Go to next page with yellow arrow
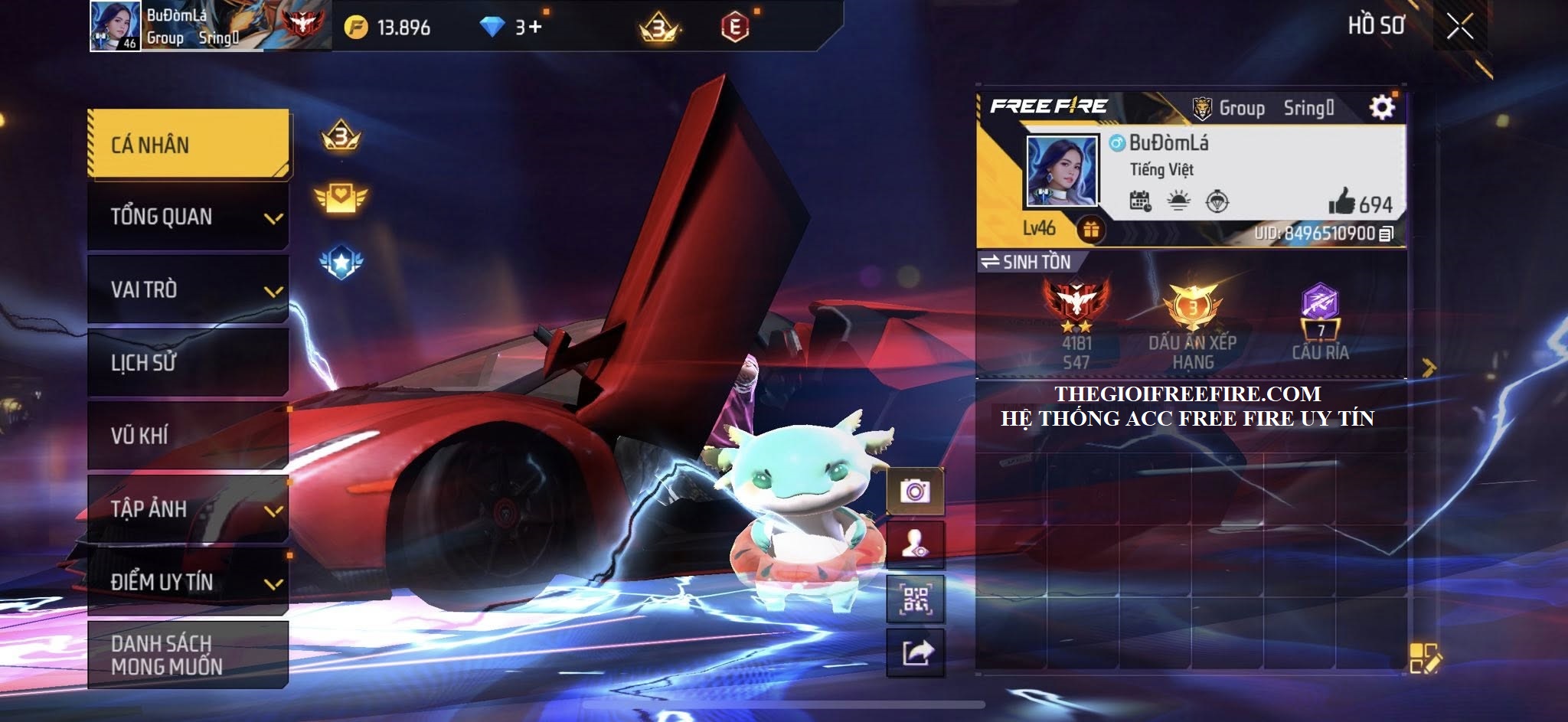The image size is (1568, 722). pos(1428,368)
